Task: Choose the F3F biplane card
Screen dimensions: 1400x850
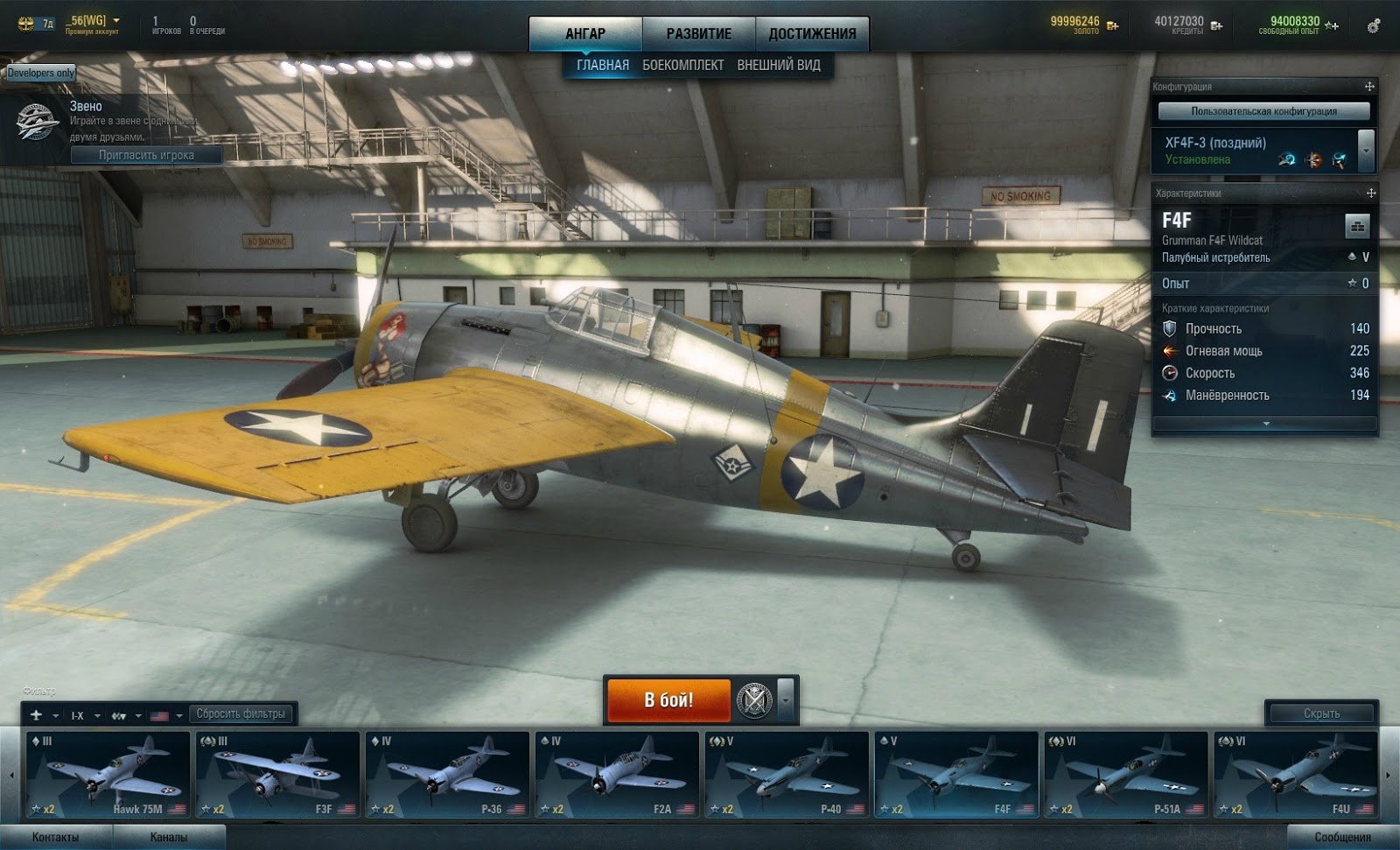Action: [x=277, y=775]
